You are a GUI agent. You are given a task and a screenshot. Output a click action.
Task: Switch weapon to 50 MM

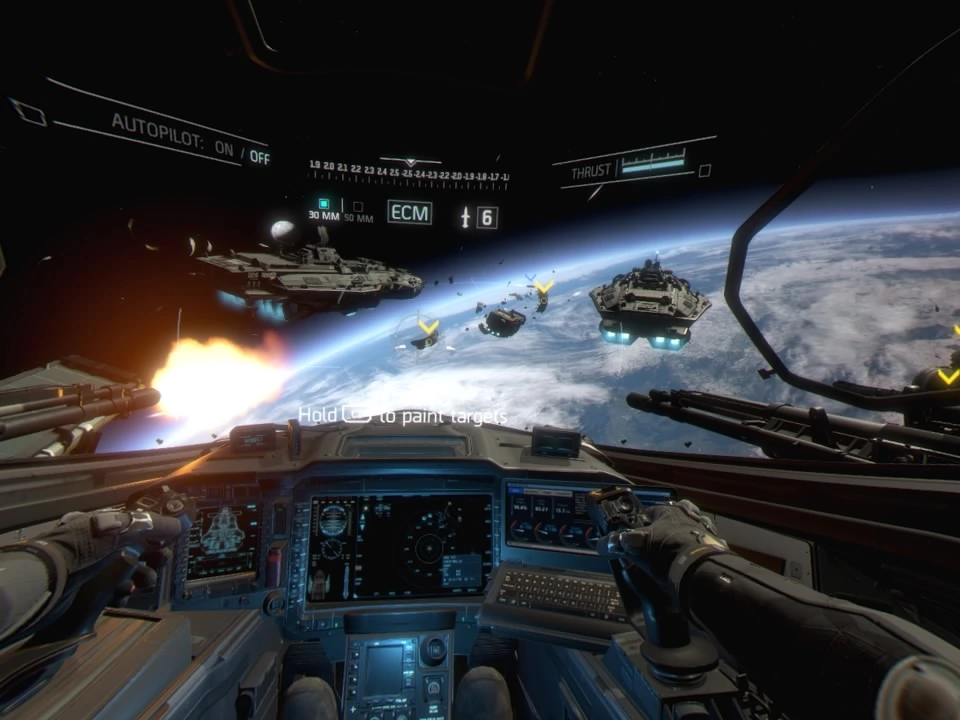click(358, 212)
